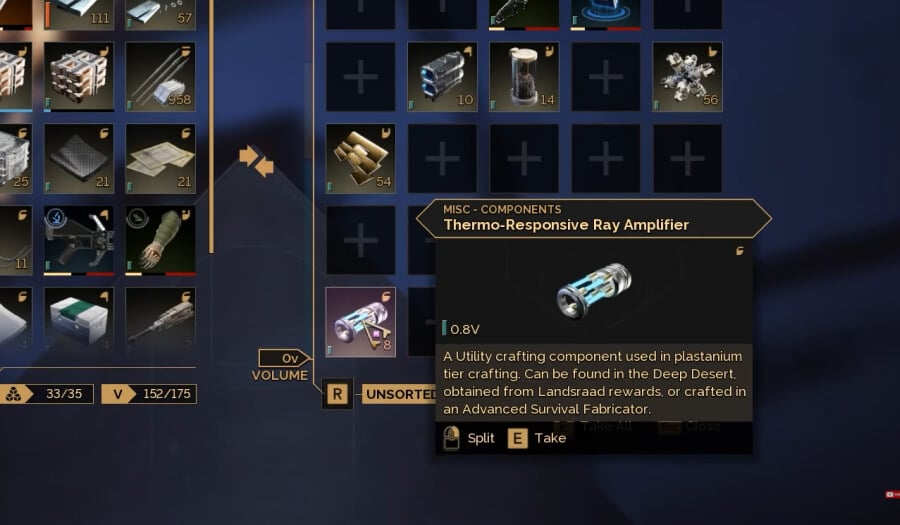Screen dimensions: 900x525
Task: Select the long-barreled tool in the bottom row
Action: [x=160, y=322]
